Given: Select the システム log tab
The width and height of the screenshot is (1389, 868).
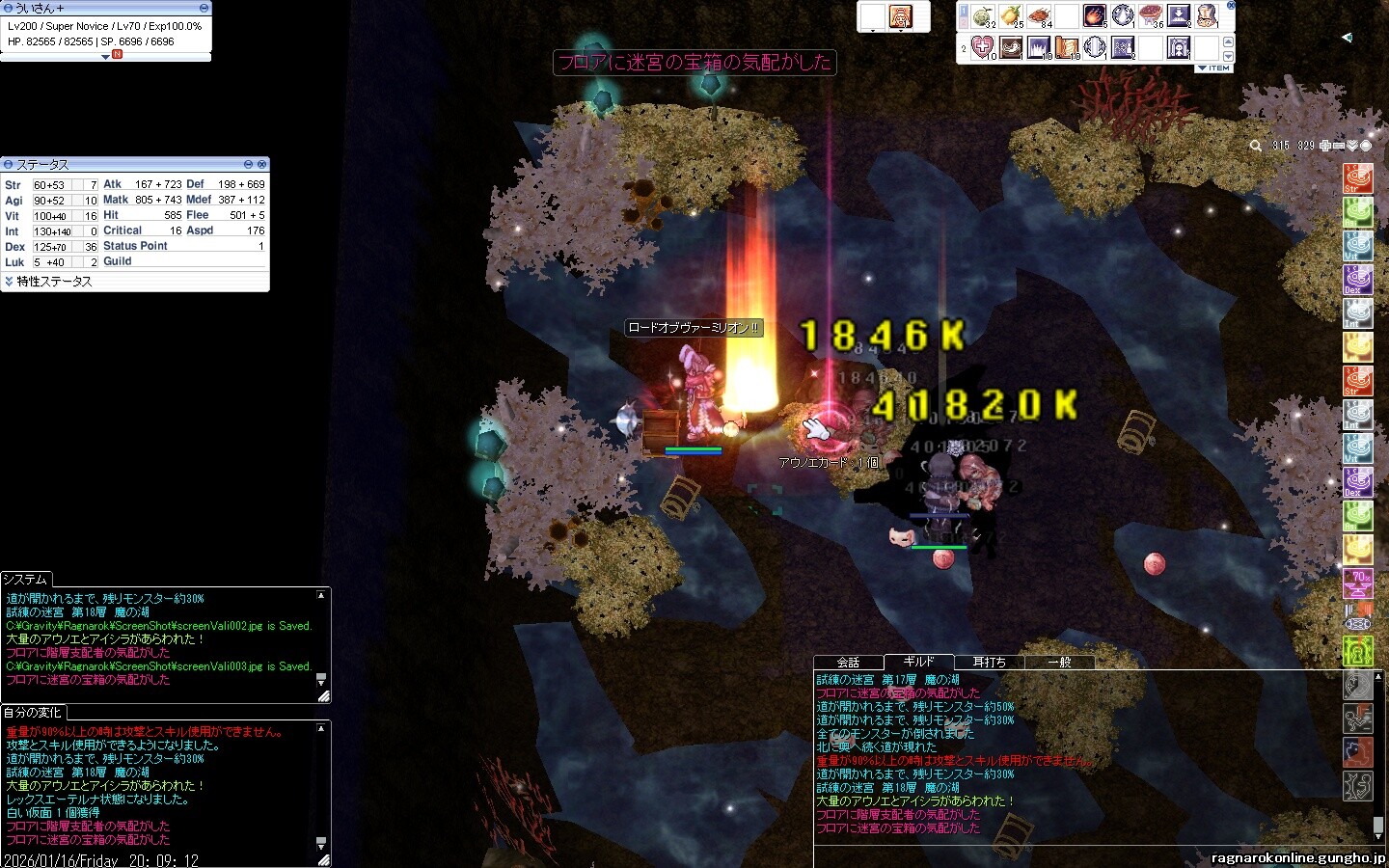Looking at the screenshot, I should [25, 580].
